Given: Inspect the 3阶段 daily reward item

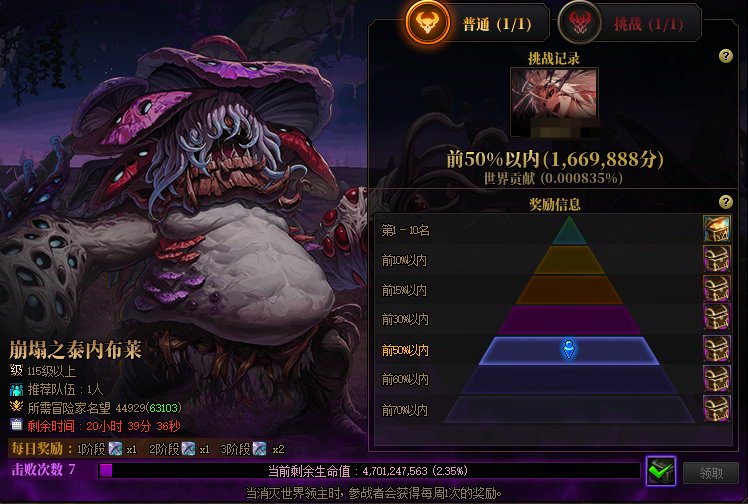Looking at the screenshot, I should click(261, 449).
